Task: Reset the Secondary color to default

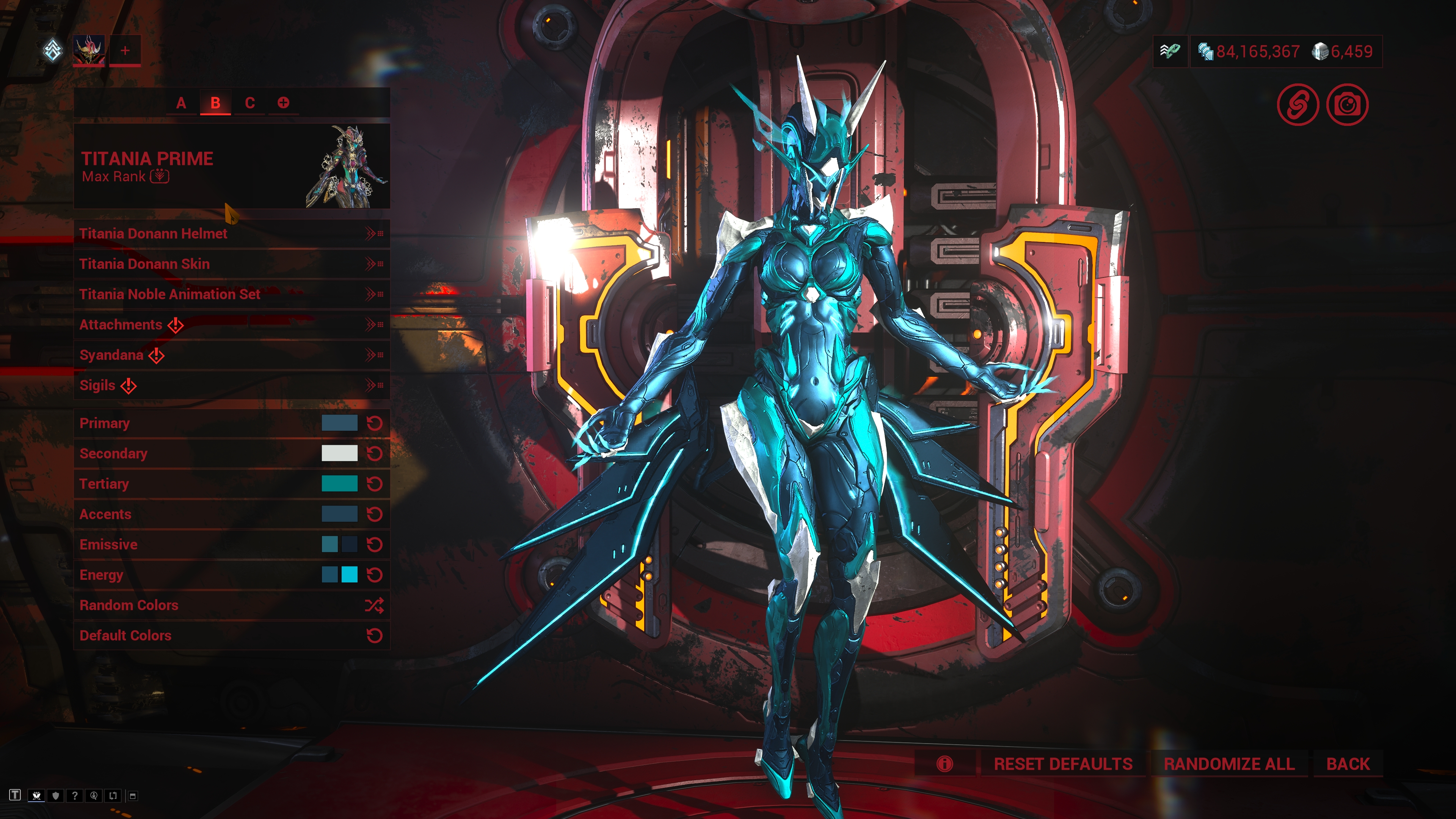Action: (x=374, y=453)
